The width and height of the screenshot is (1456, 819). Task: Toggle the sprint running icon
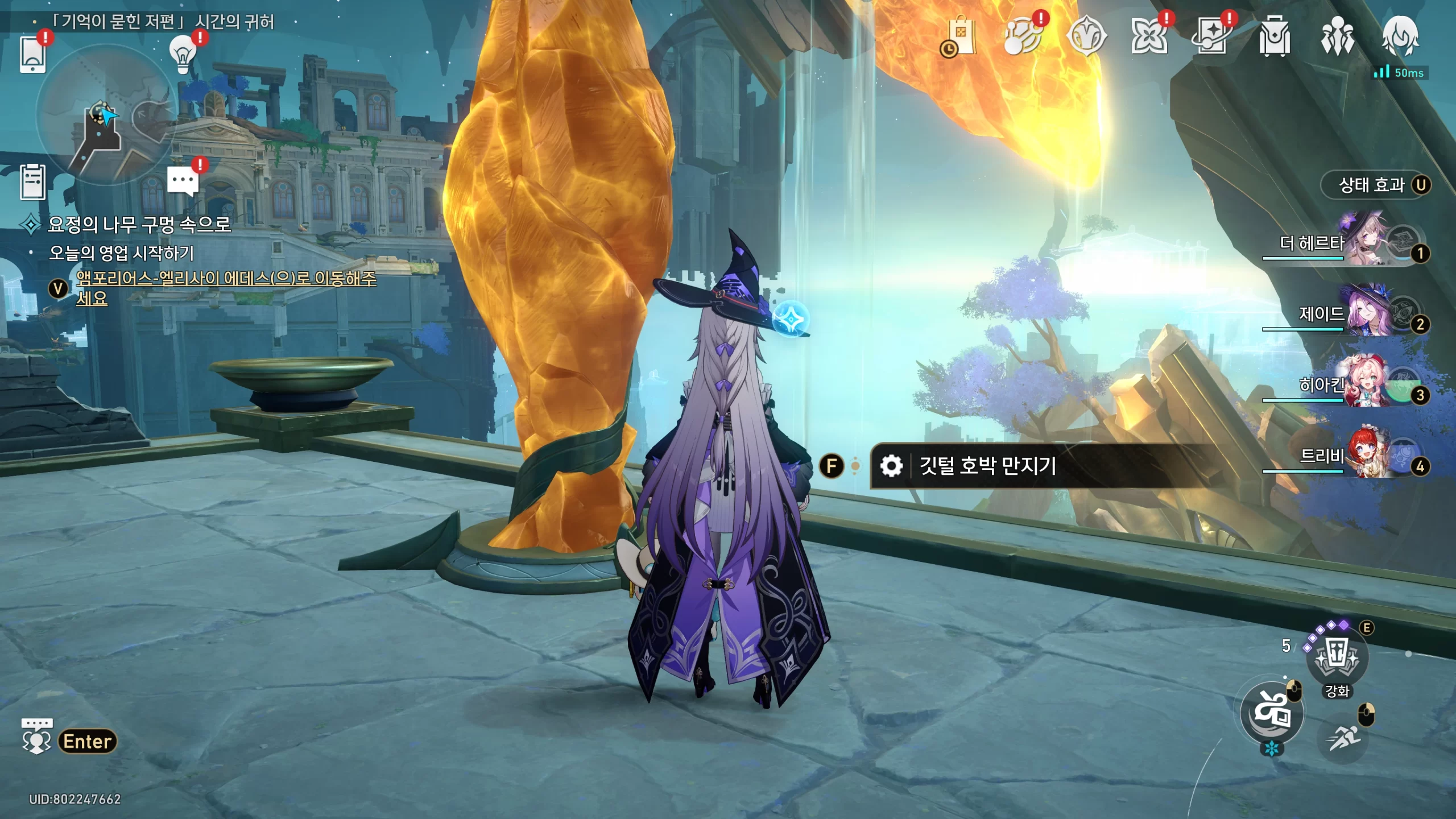1343,738
